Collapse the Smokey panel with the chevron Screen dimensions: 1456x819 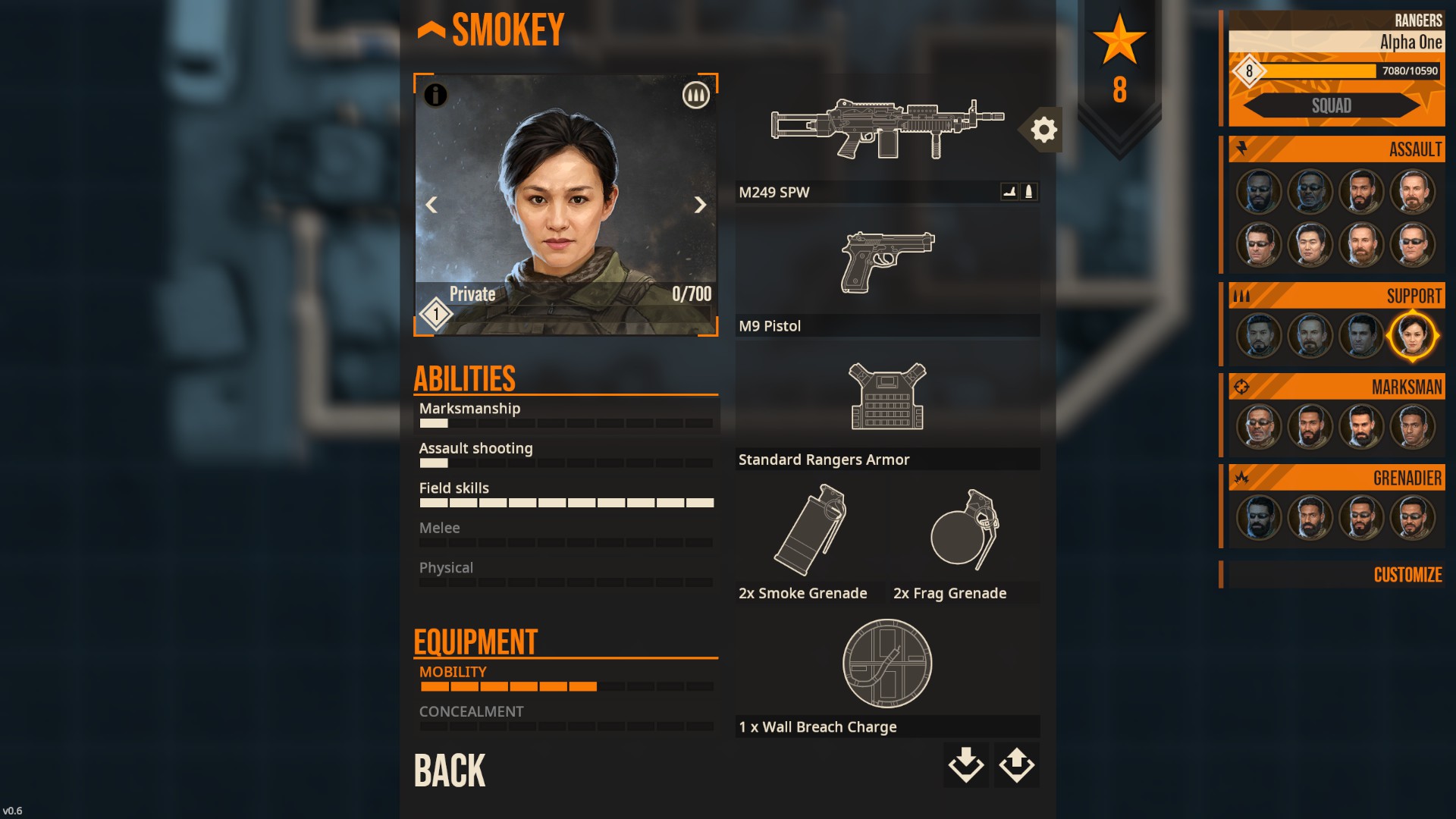coord(429,29)
